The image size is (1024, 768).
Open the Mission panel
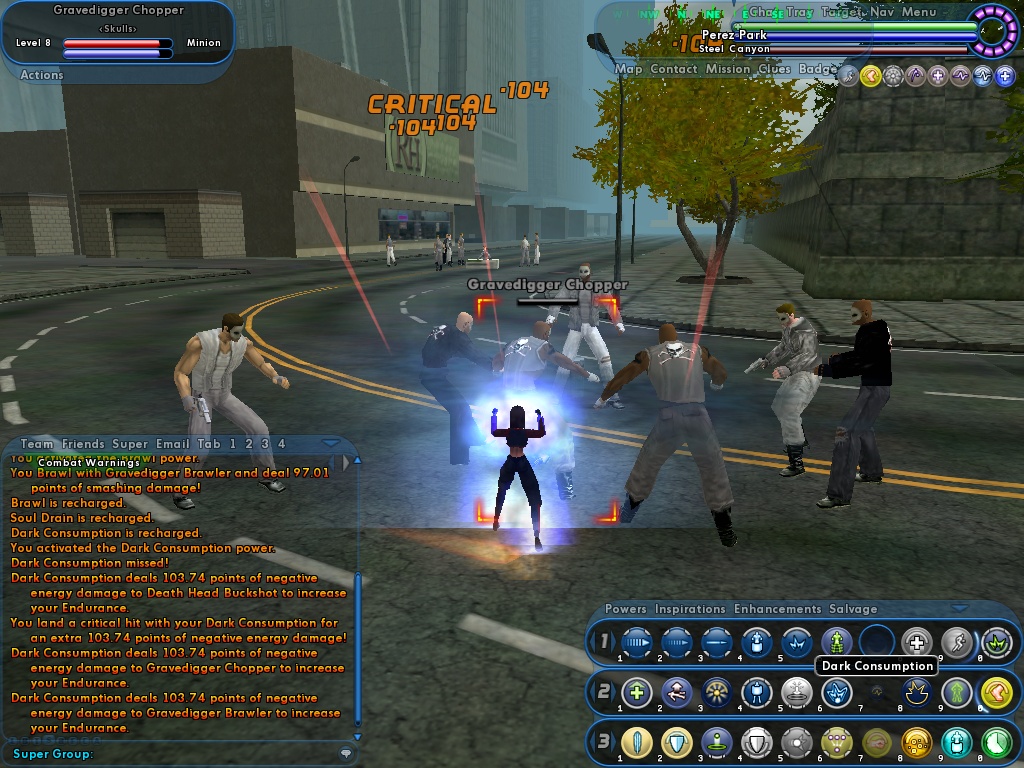point(727,69)
